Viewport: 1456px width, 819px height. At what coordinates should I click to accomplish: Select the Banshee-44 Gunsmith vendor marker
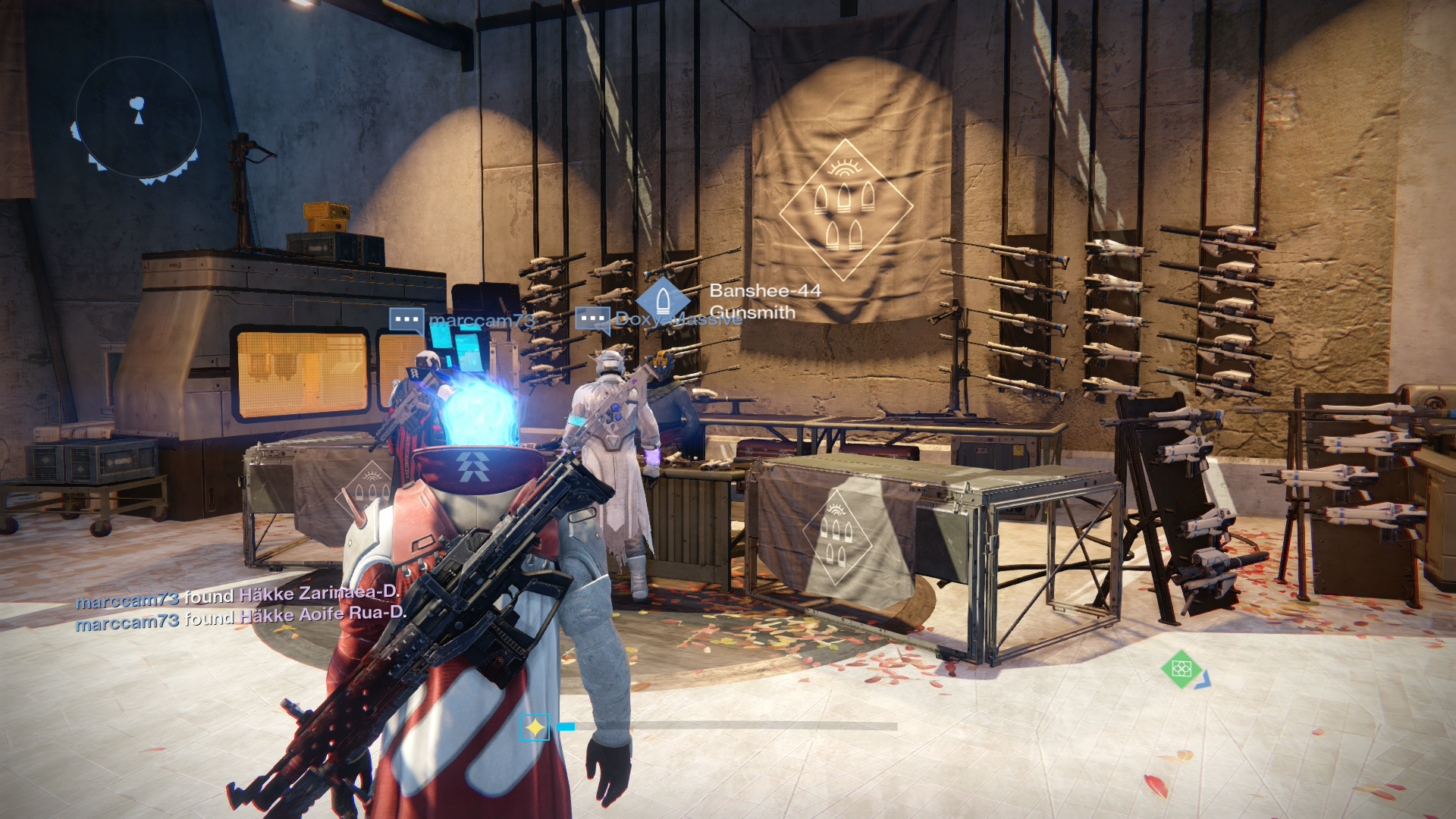tap(662, 298)
